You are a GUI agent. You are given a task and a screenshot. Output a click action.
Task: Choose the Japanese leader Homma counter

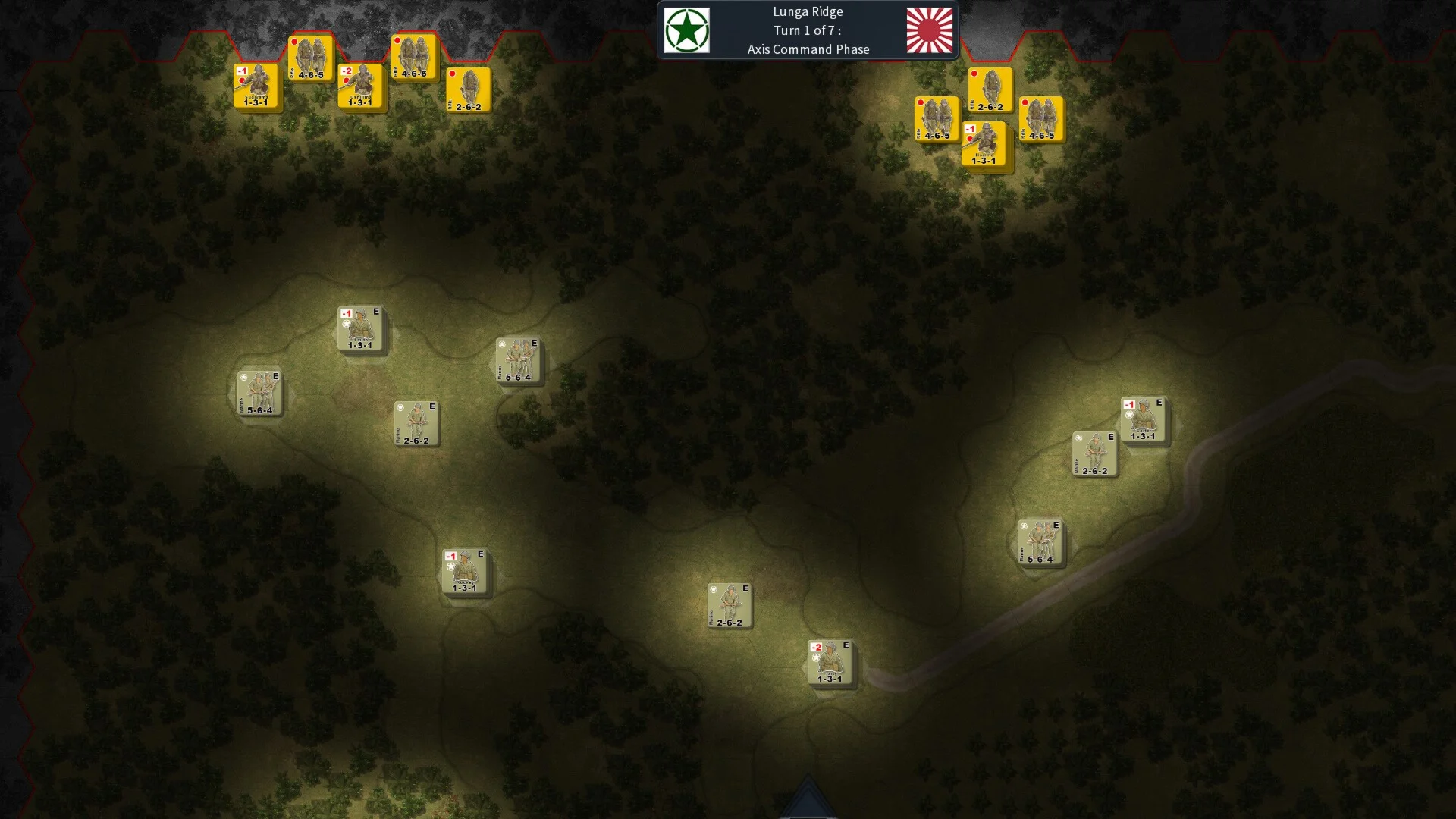(x=984, y=144)
